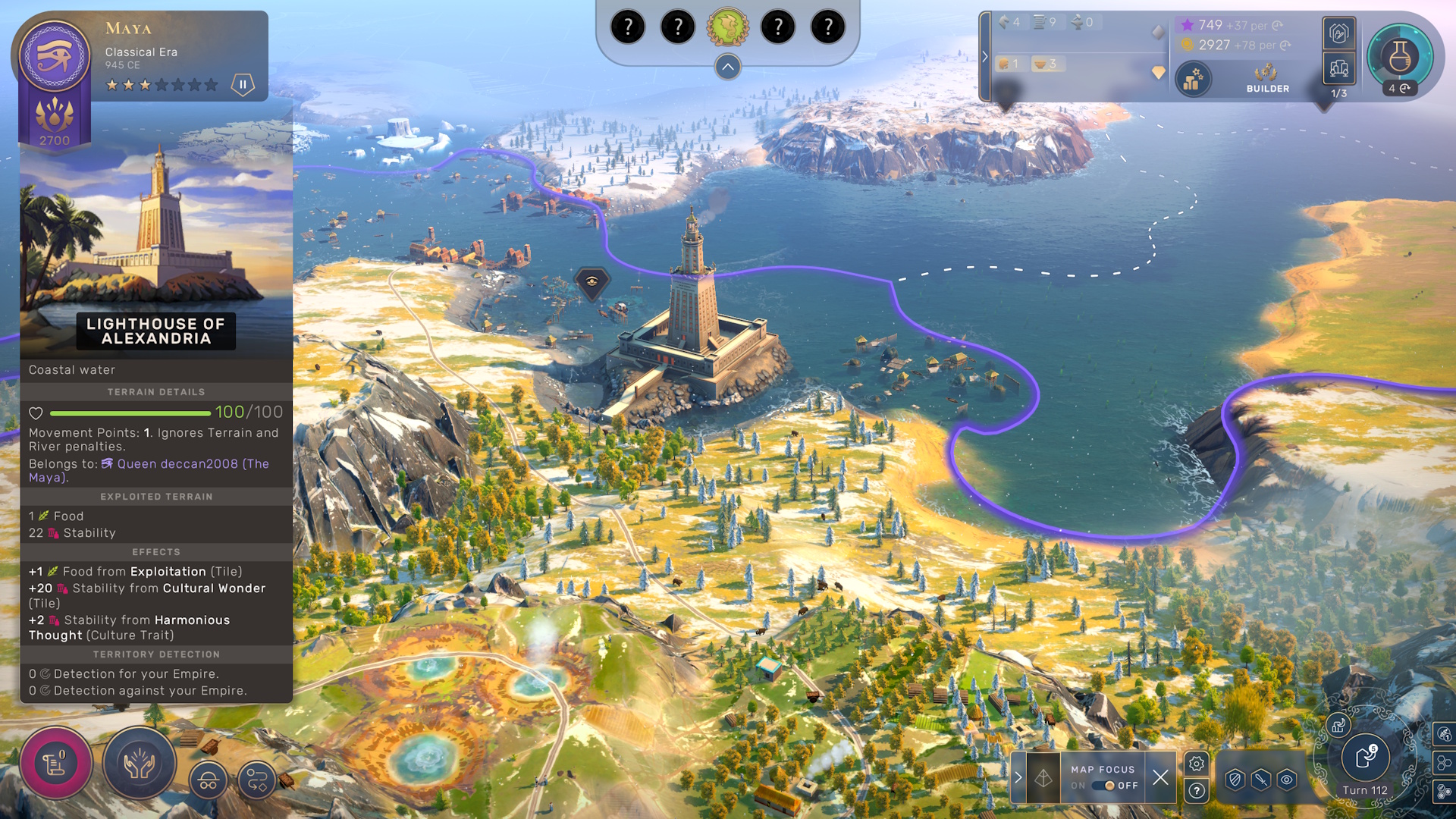Viewport: 1456px width, 819px height.
Task: Click the End Turn button
Action: tap(1365, 757)
